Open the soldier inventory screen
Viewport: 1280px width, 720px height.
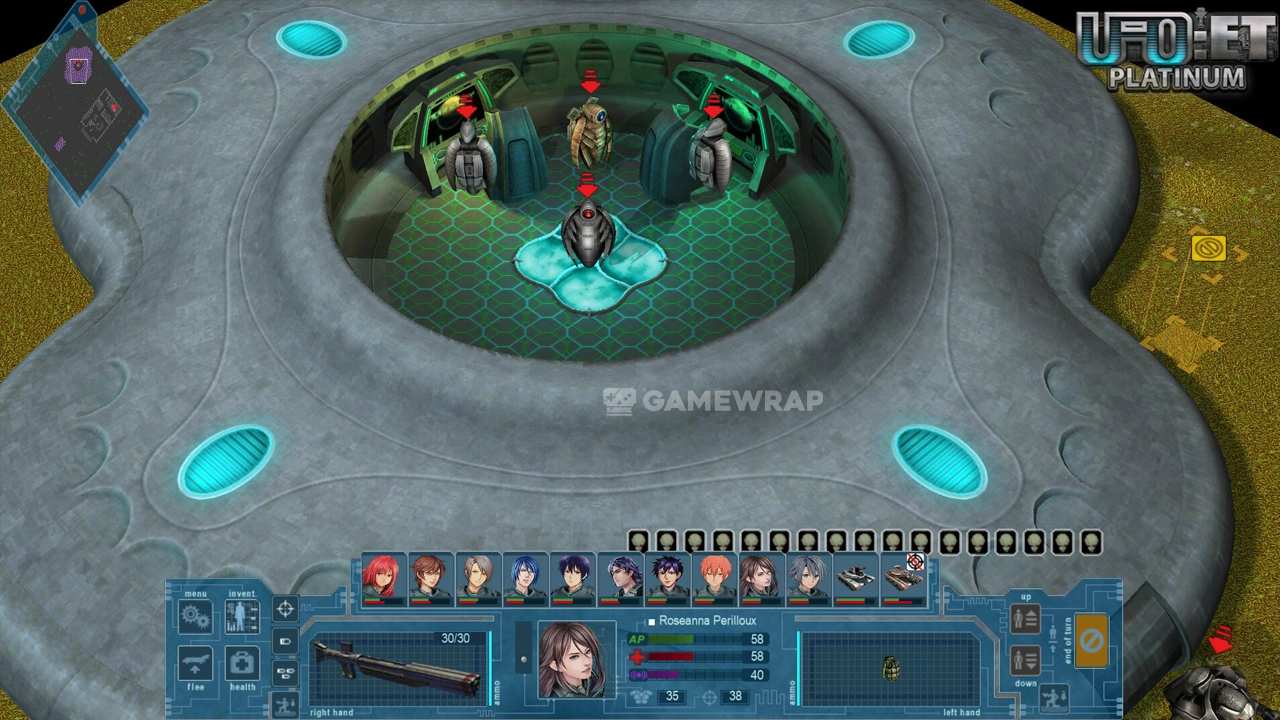242,616
